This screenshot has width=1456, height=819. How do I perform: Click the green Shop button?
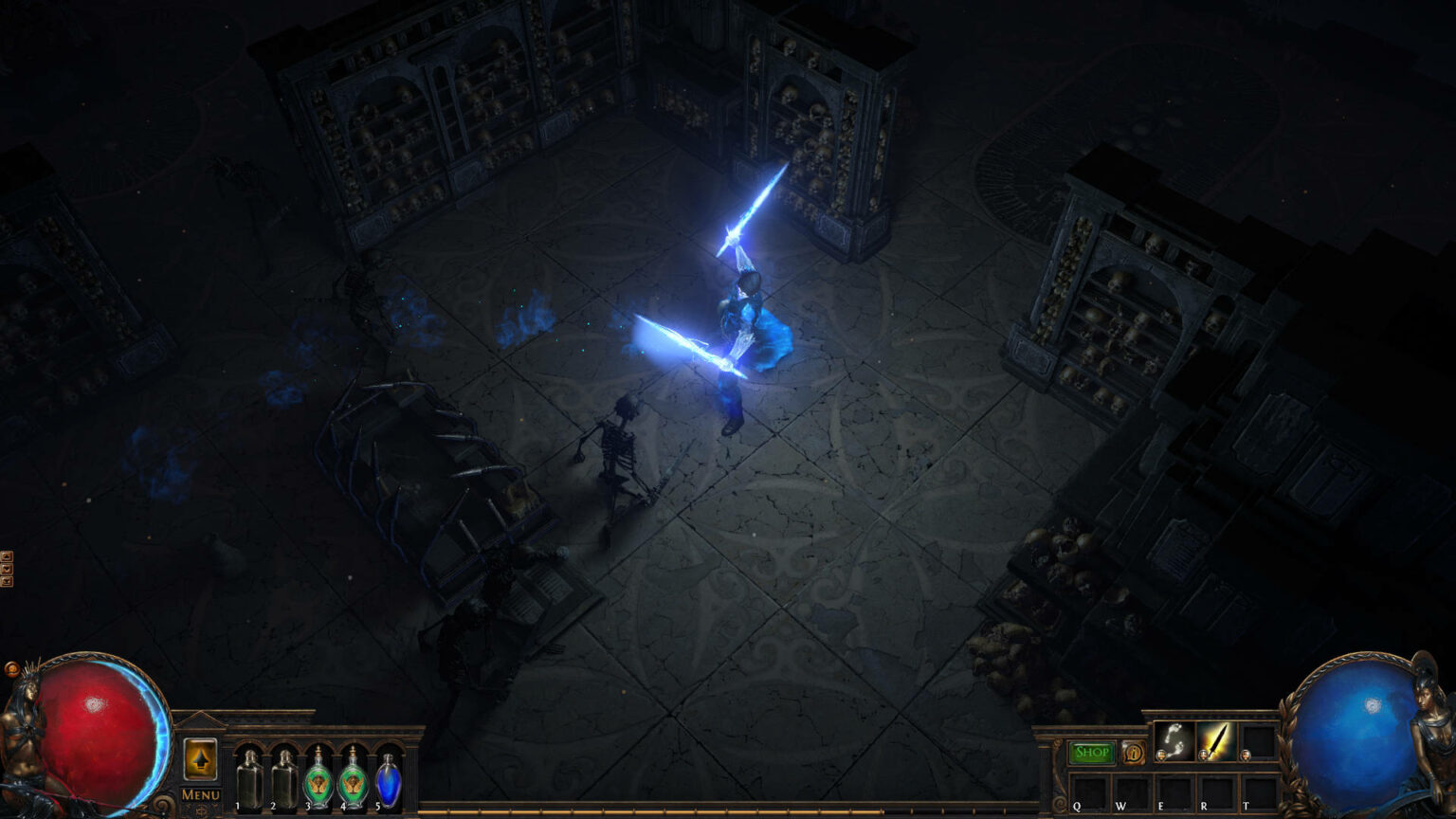pyautogui.click(x=1090, y=752)
